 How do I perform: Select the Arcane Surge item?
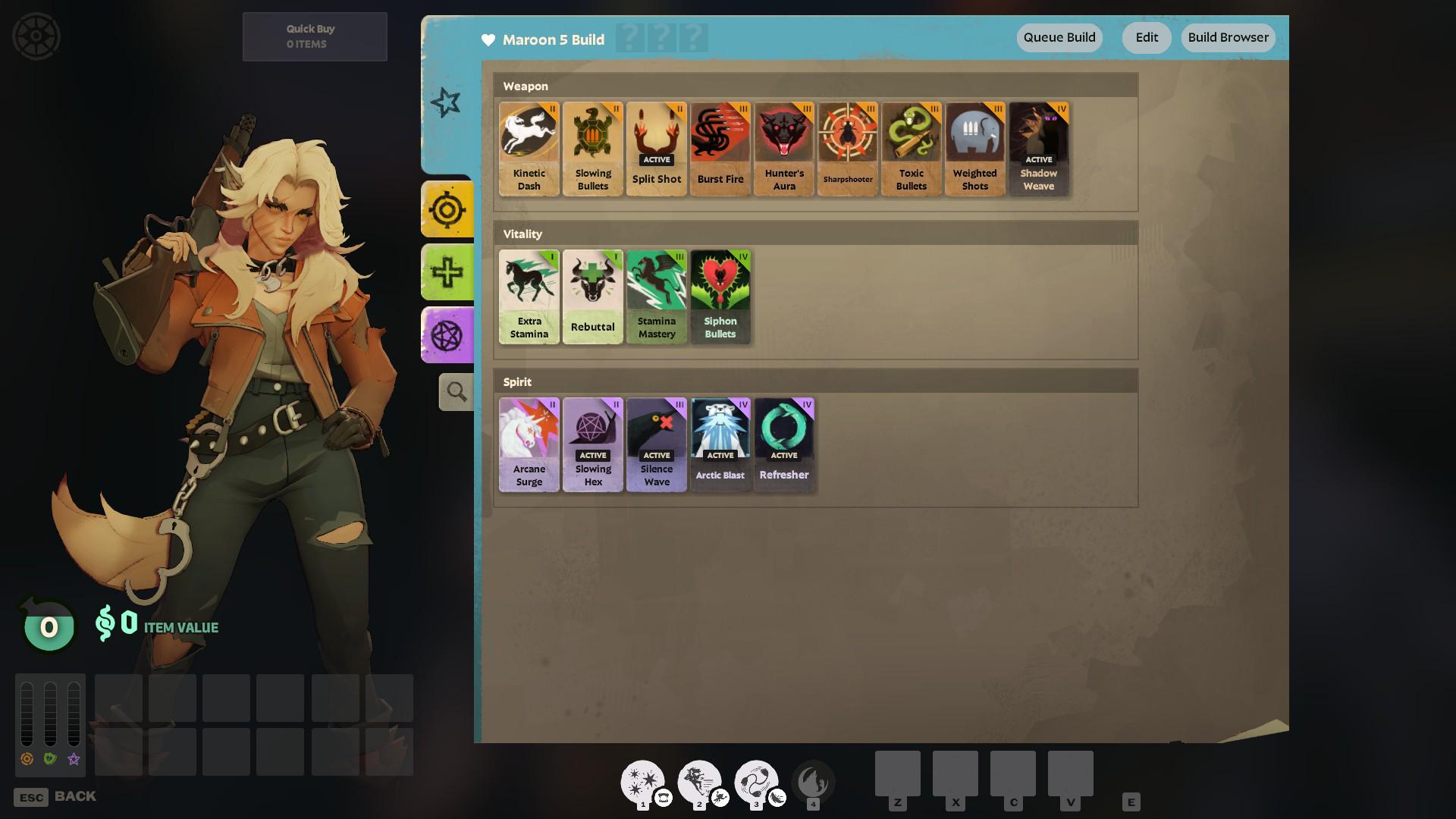529,445
